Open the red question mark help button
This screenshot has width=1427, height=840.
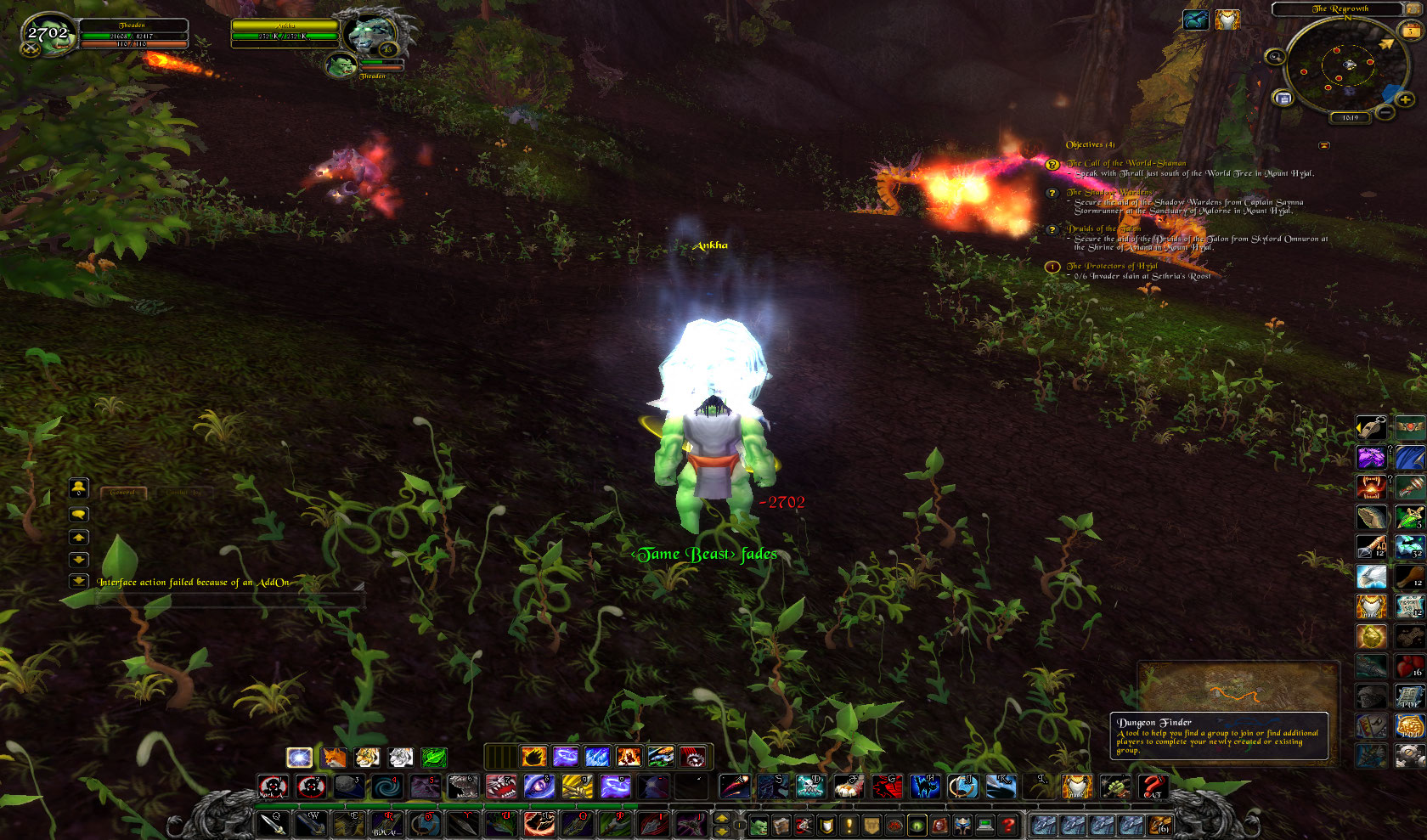click(1007, 824)
